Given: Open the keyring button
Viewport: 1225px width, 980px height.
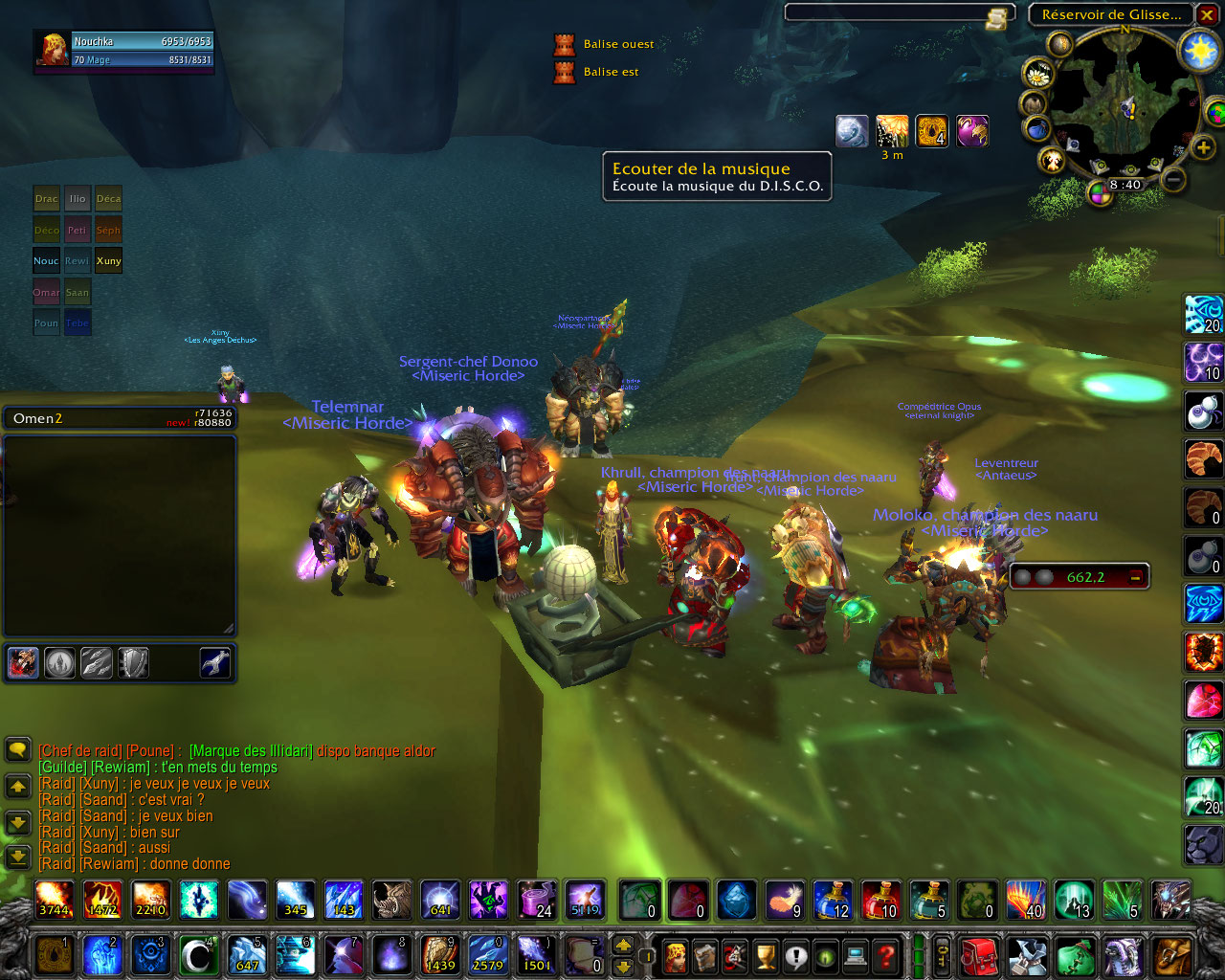Looking at the screenshot, I should [x=944, y=955].
